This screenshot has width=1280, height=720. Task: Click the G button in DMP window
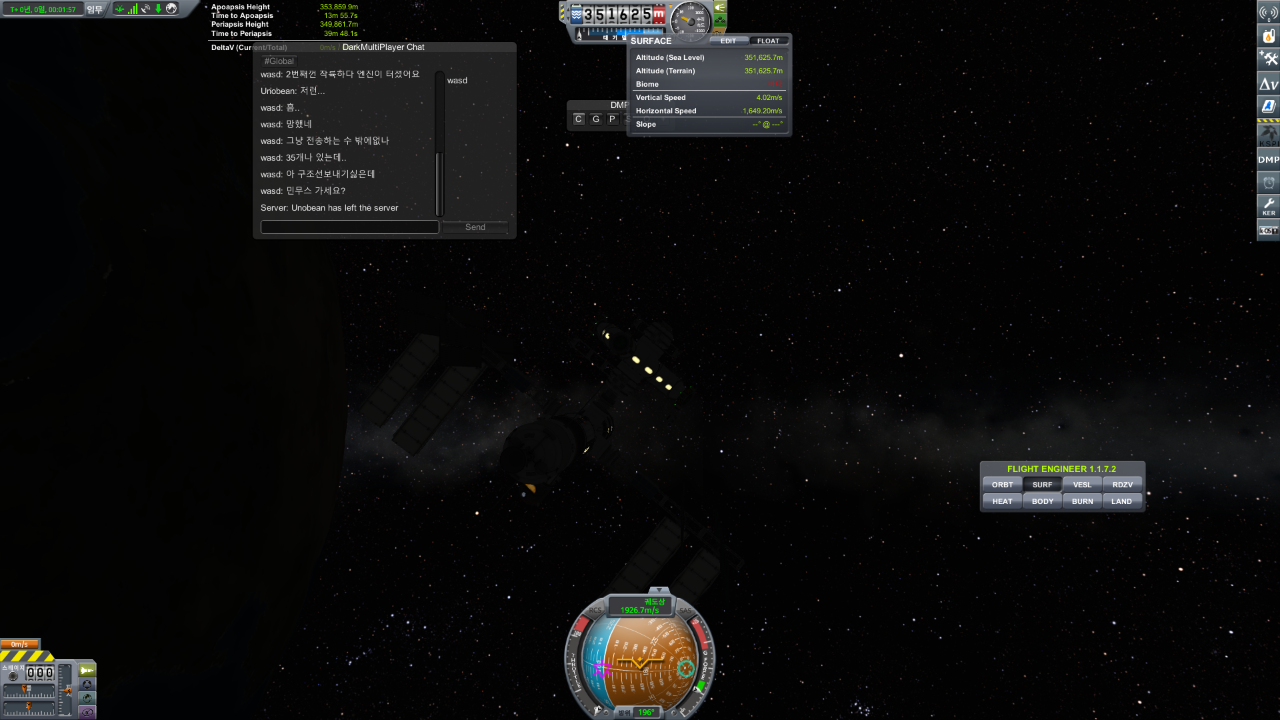click(x=595, y=119)
